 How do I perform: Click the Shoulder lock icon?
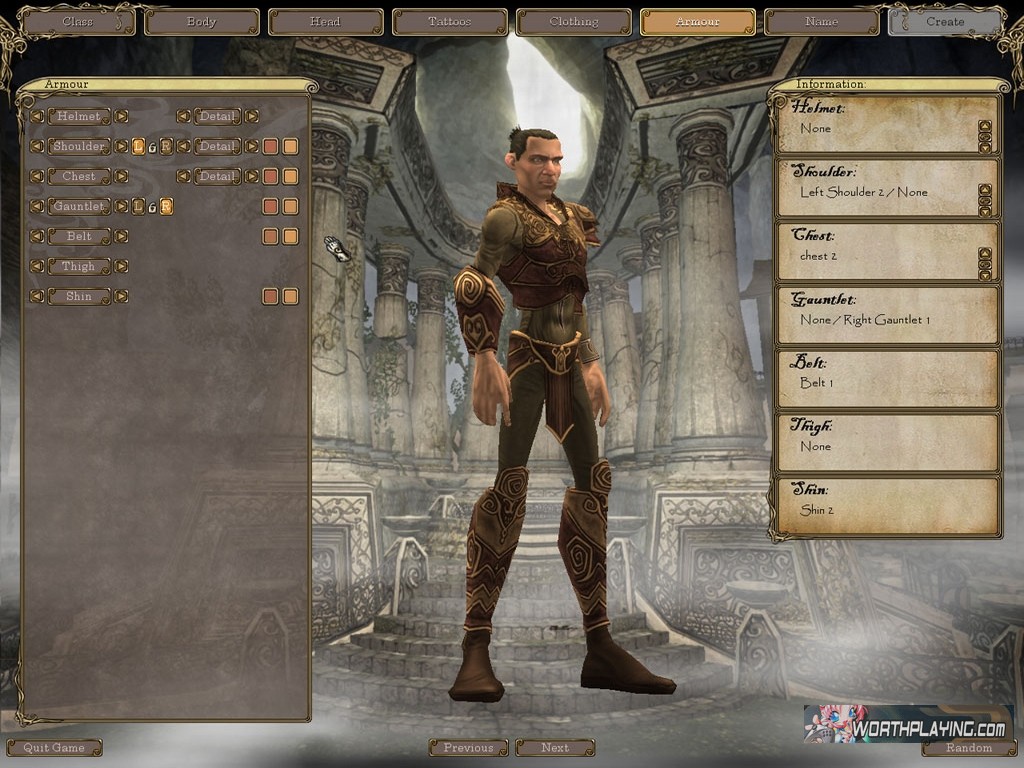pyautogui.click(x=152, y=147)
